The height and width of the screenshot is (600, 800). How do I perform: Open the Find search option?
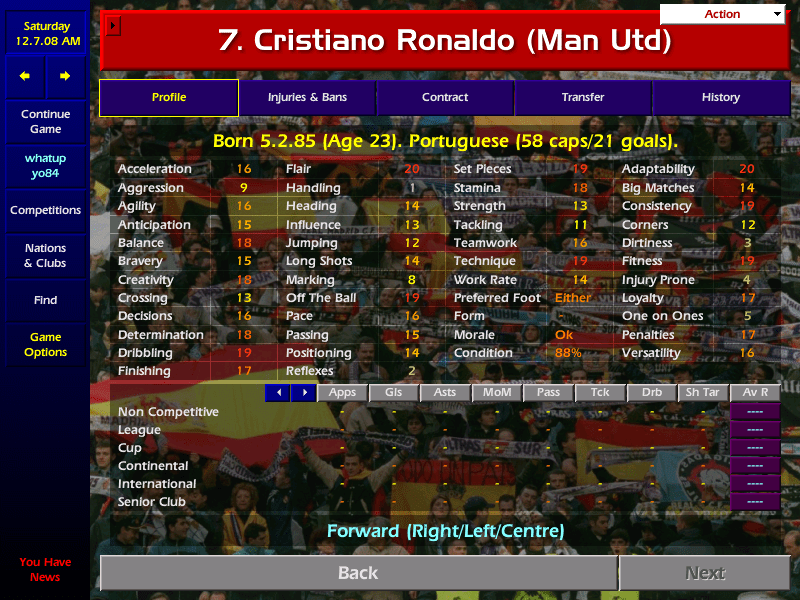pos(45,300)
